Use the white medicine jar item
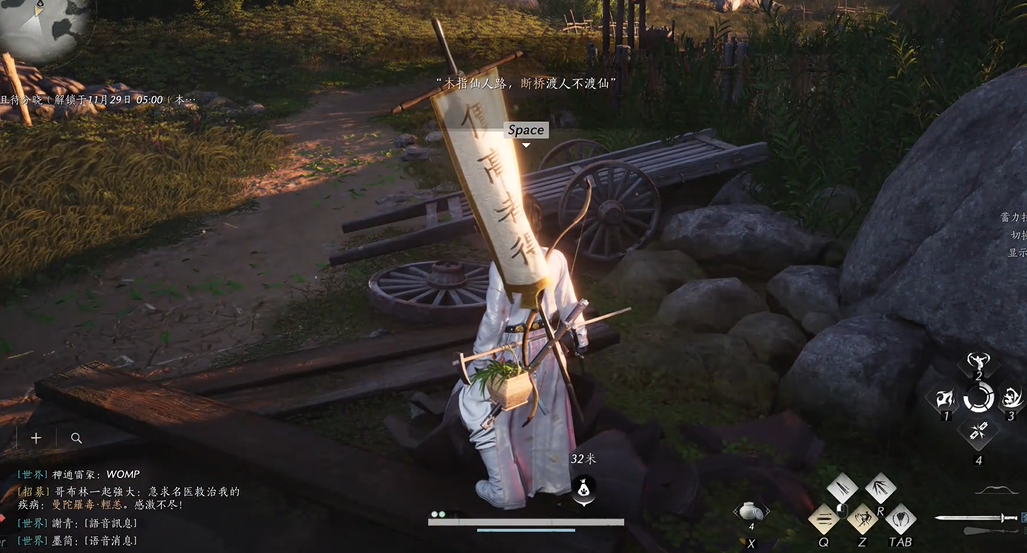 [x=751, y=511]
